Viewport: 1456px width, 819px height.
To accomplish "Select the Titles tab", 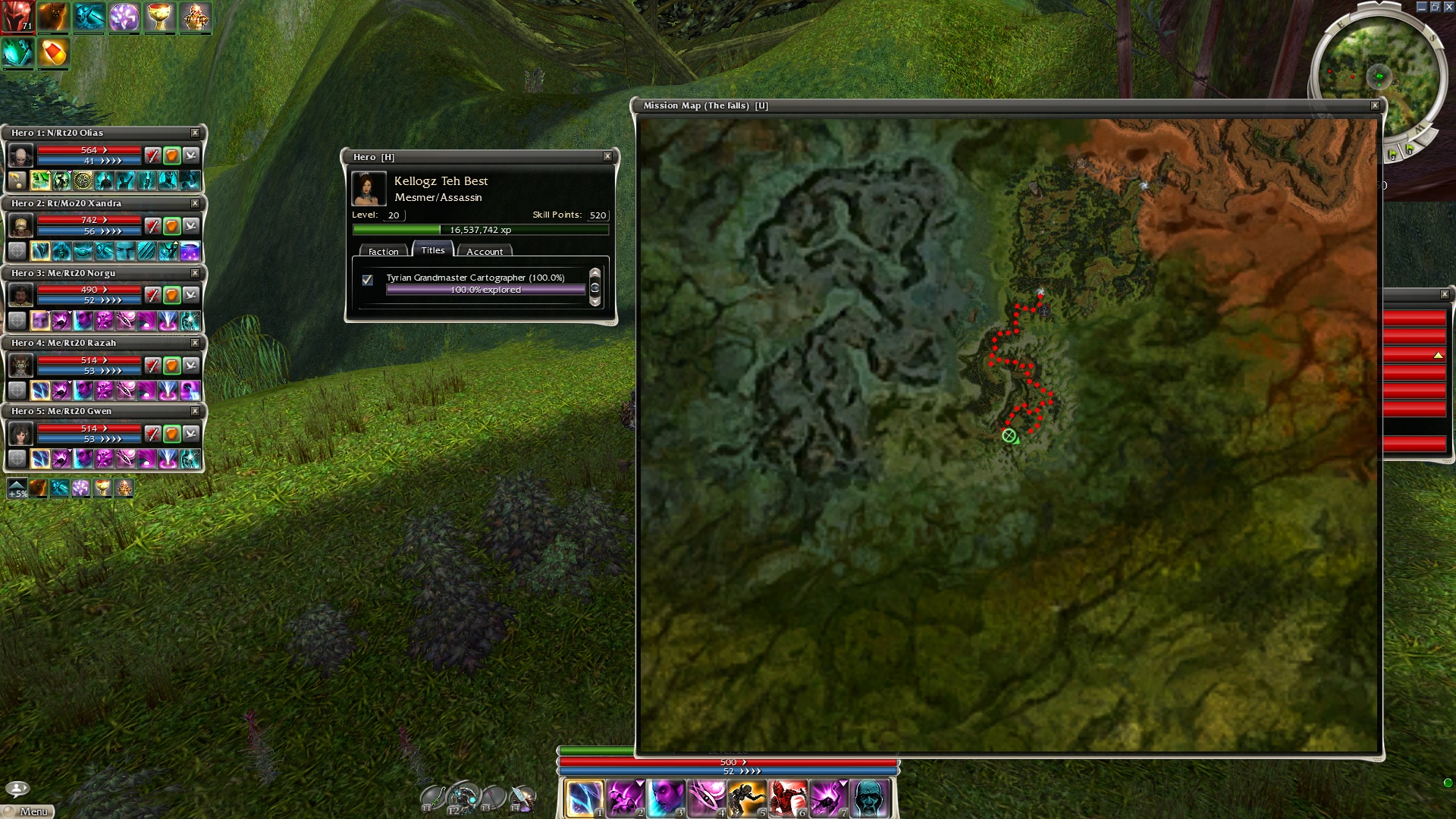I will click(433, 250).
